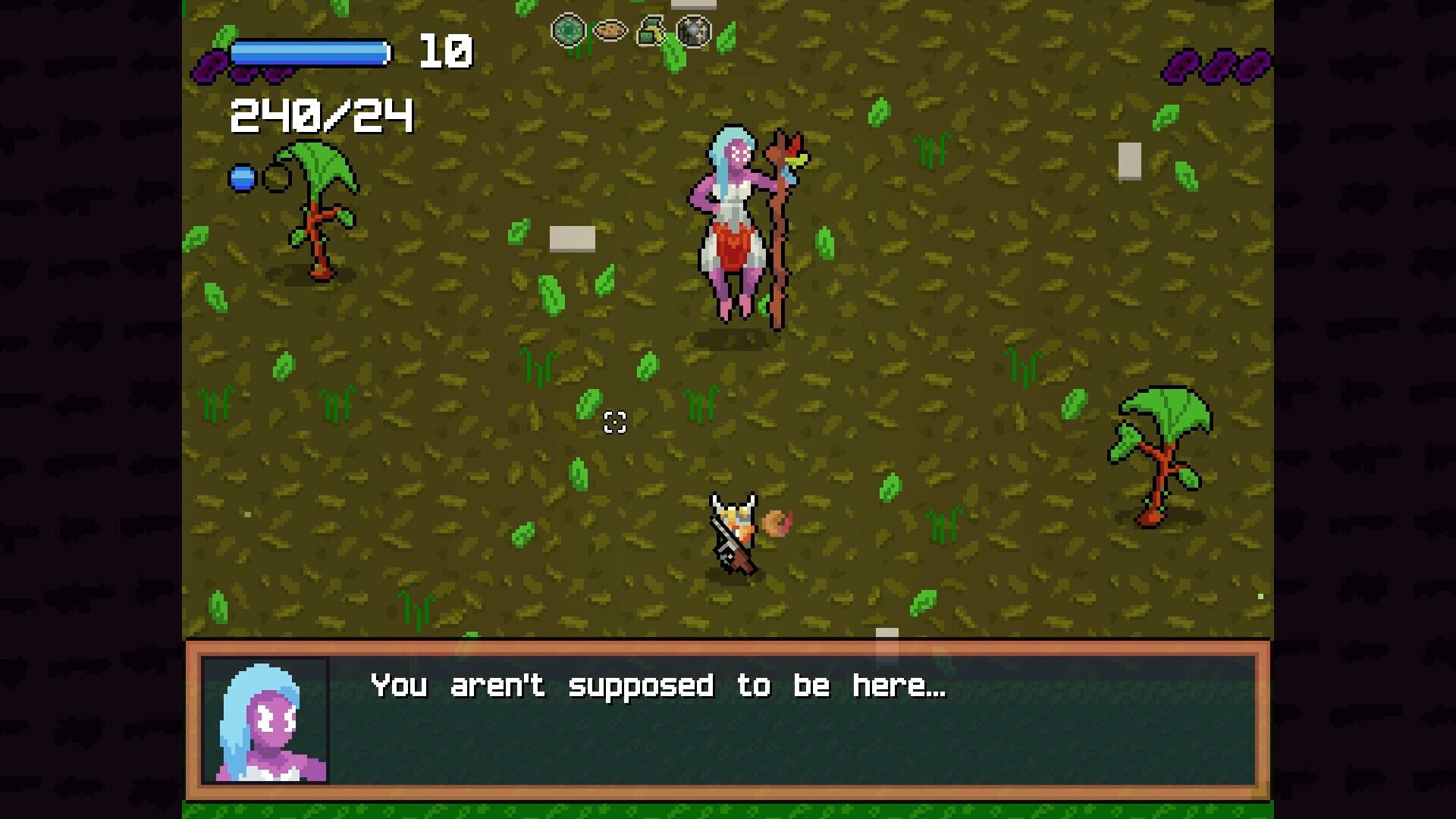
Task: Select the purple grape cluster in top-right corner
Action: click(x=1213, y=67)
